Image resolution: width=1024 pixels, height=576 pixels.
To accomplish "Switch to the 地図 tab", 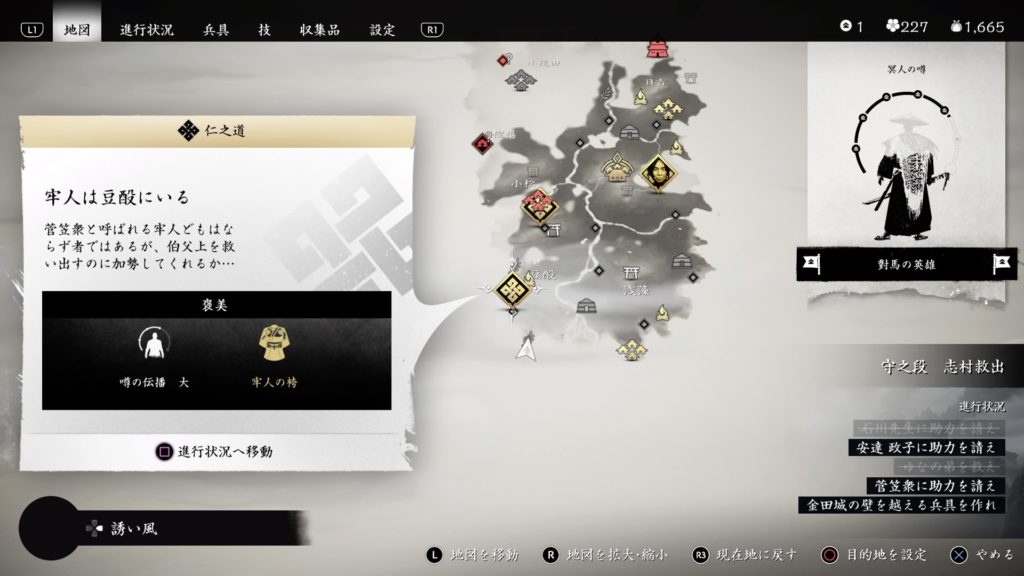I will point(77,29).
